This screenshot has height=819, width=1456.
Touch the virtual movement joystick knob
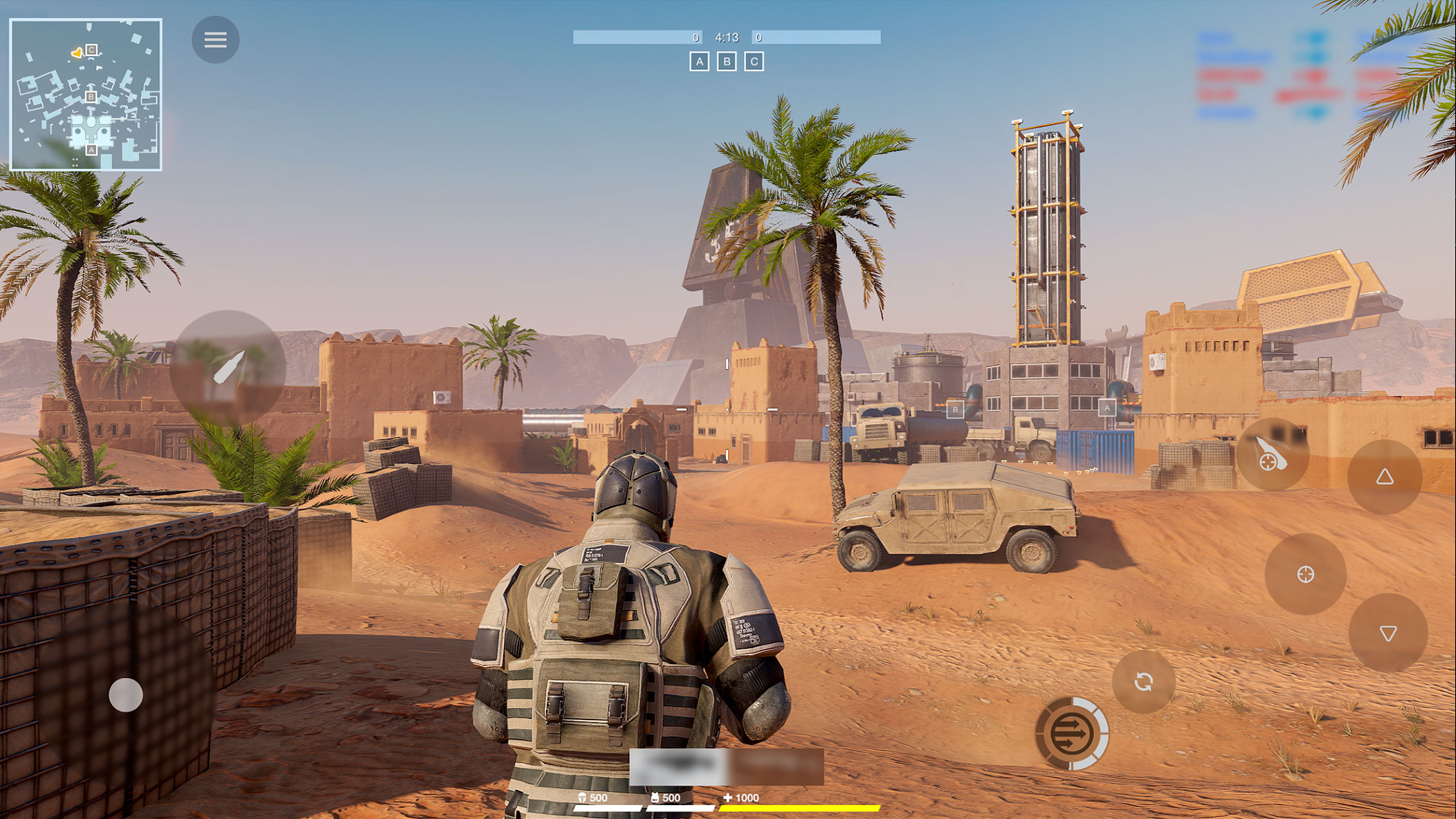point(126,694)
